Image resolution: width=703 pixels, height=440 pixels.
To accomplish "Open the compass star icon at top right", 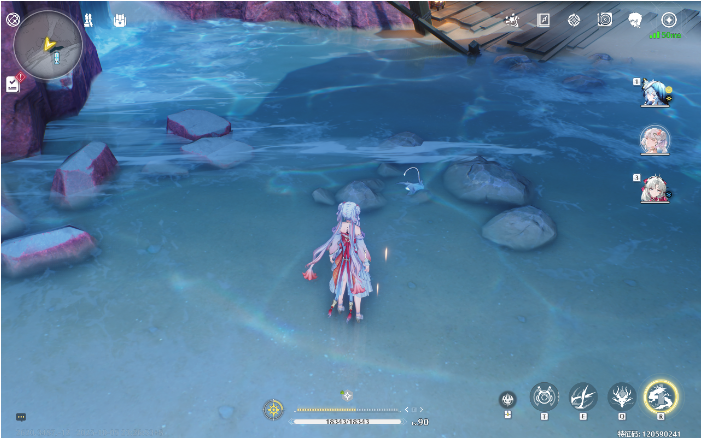I will point(669,19).
